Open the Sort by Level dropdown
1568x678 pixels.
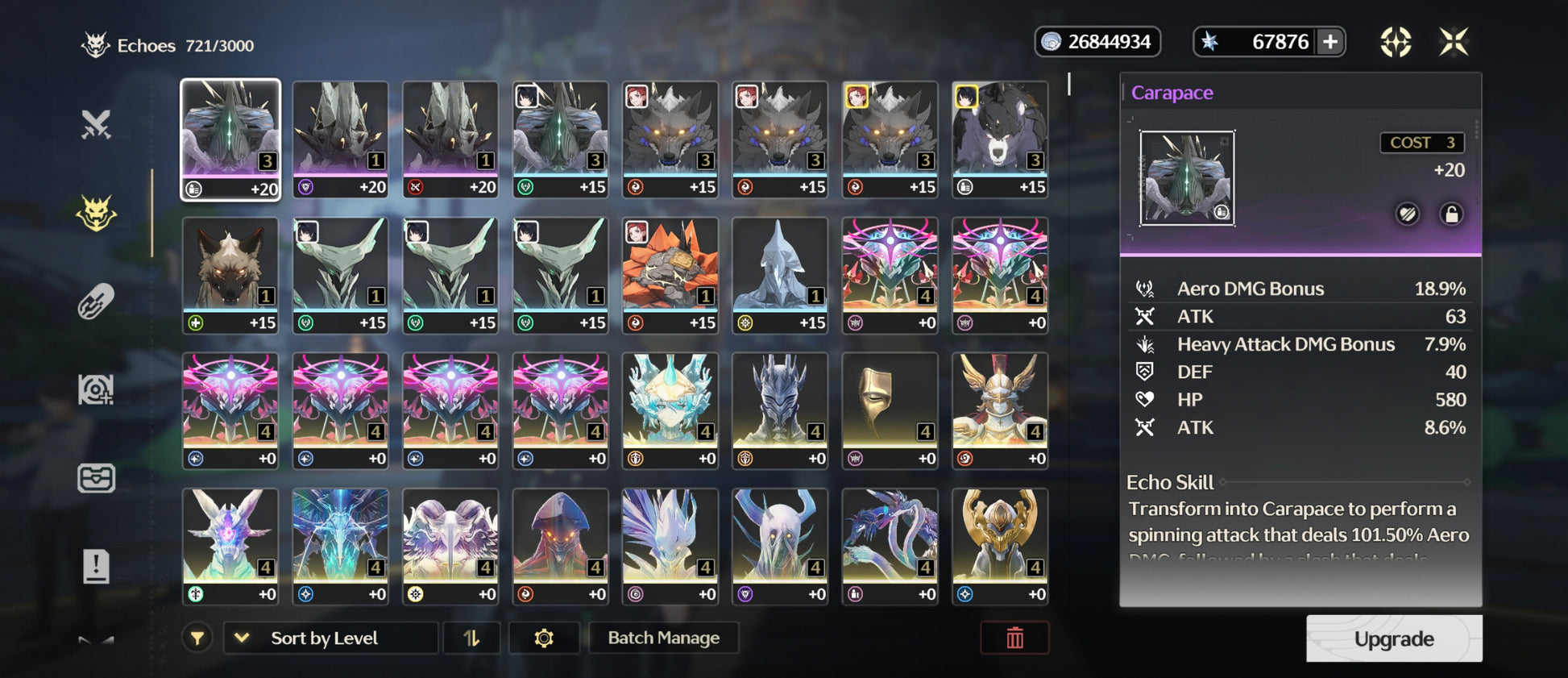(x=330, y=638)
